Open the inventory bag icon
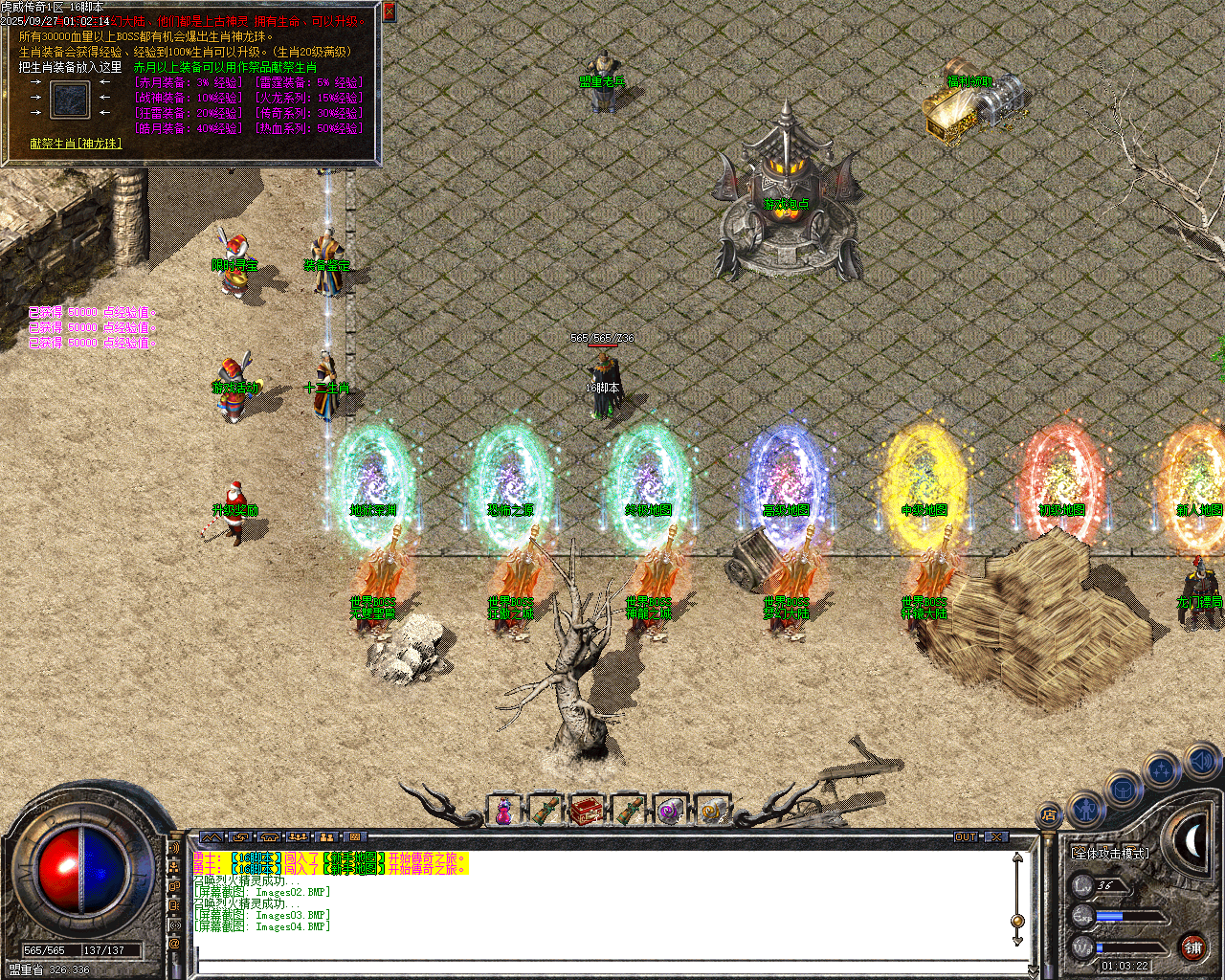1225x980 pixels. (x=1123, y=791)
